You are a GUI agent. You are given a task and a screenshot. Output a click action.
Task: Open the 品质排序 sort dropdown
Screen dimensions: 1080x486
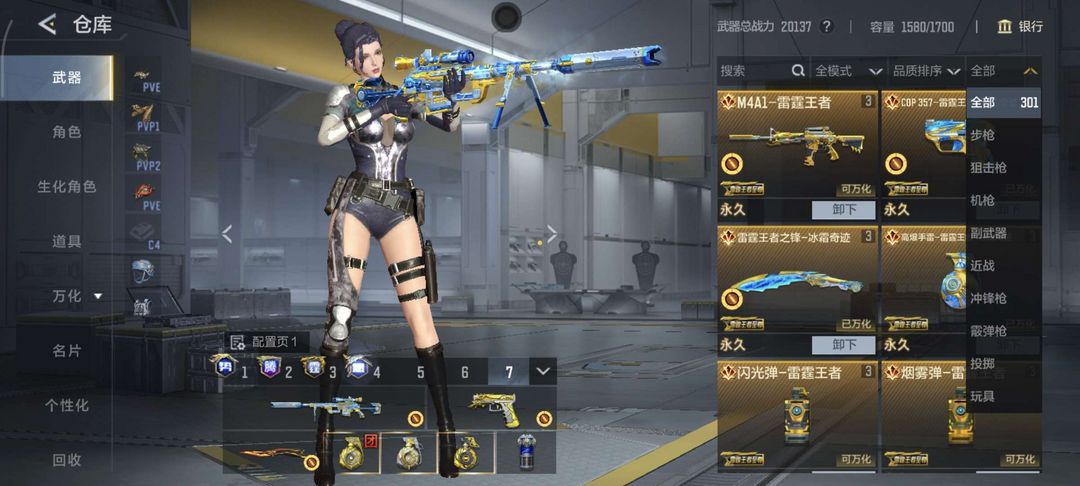926,71
